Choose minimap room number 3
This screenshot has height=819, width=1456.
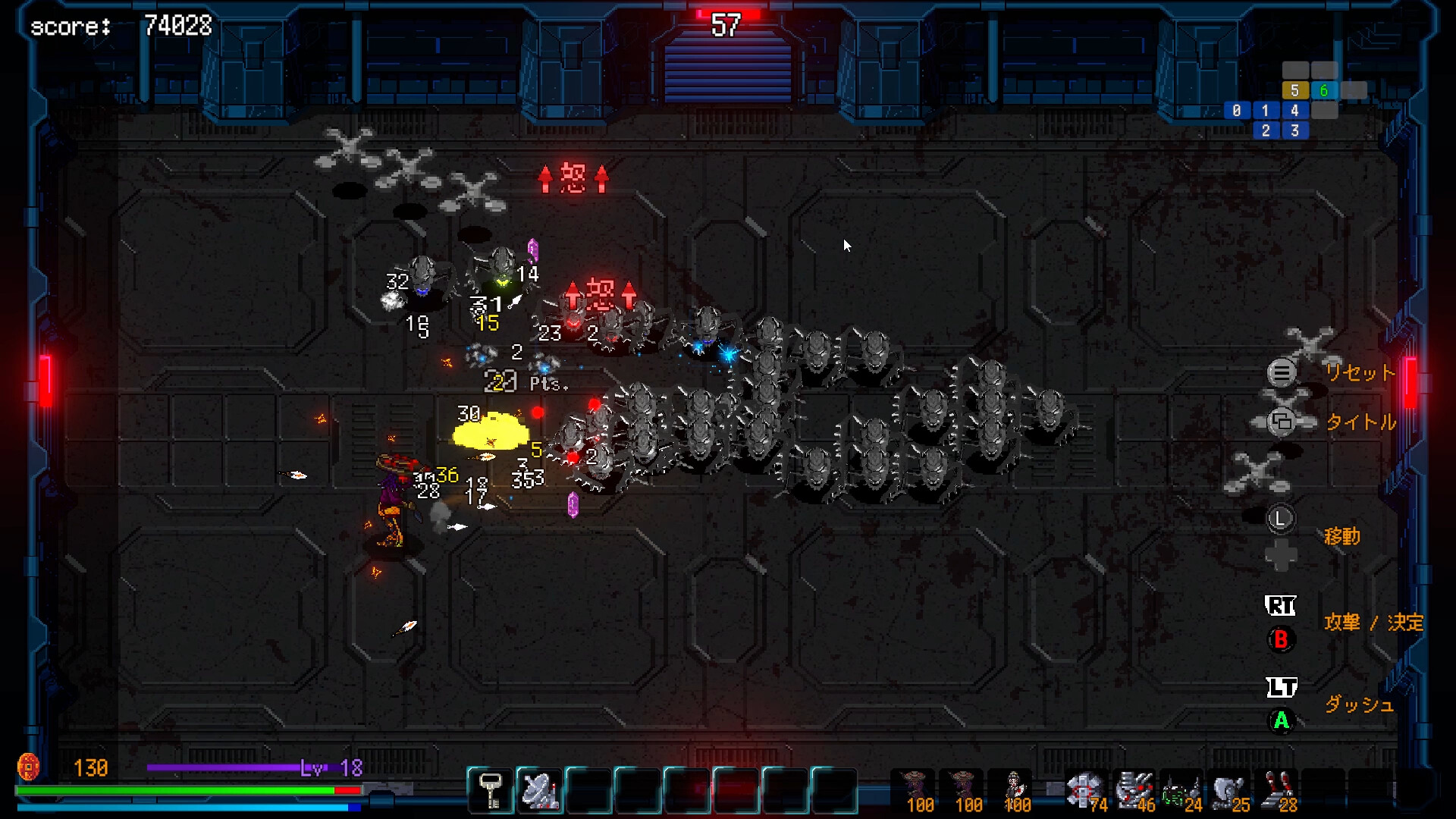coord(1294,130)
